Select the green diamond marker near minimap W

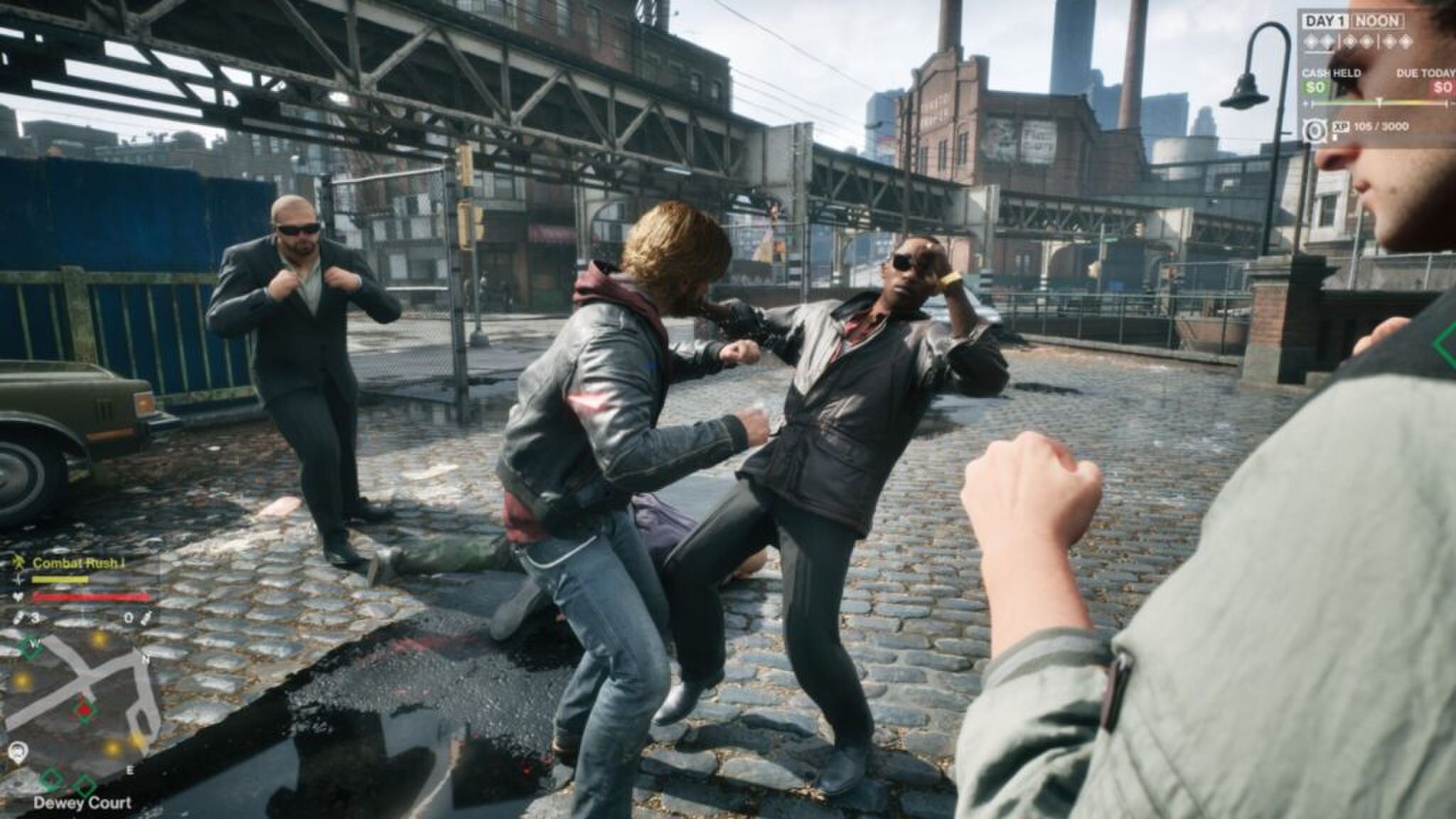[29, 647]
